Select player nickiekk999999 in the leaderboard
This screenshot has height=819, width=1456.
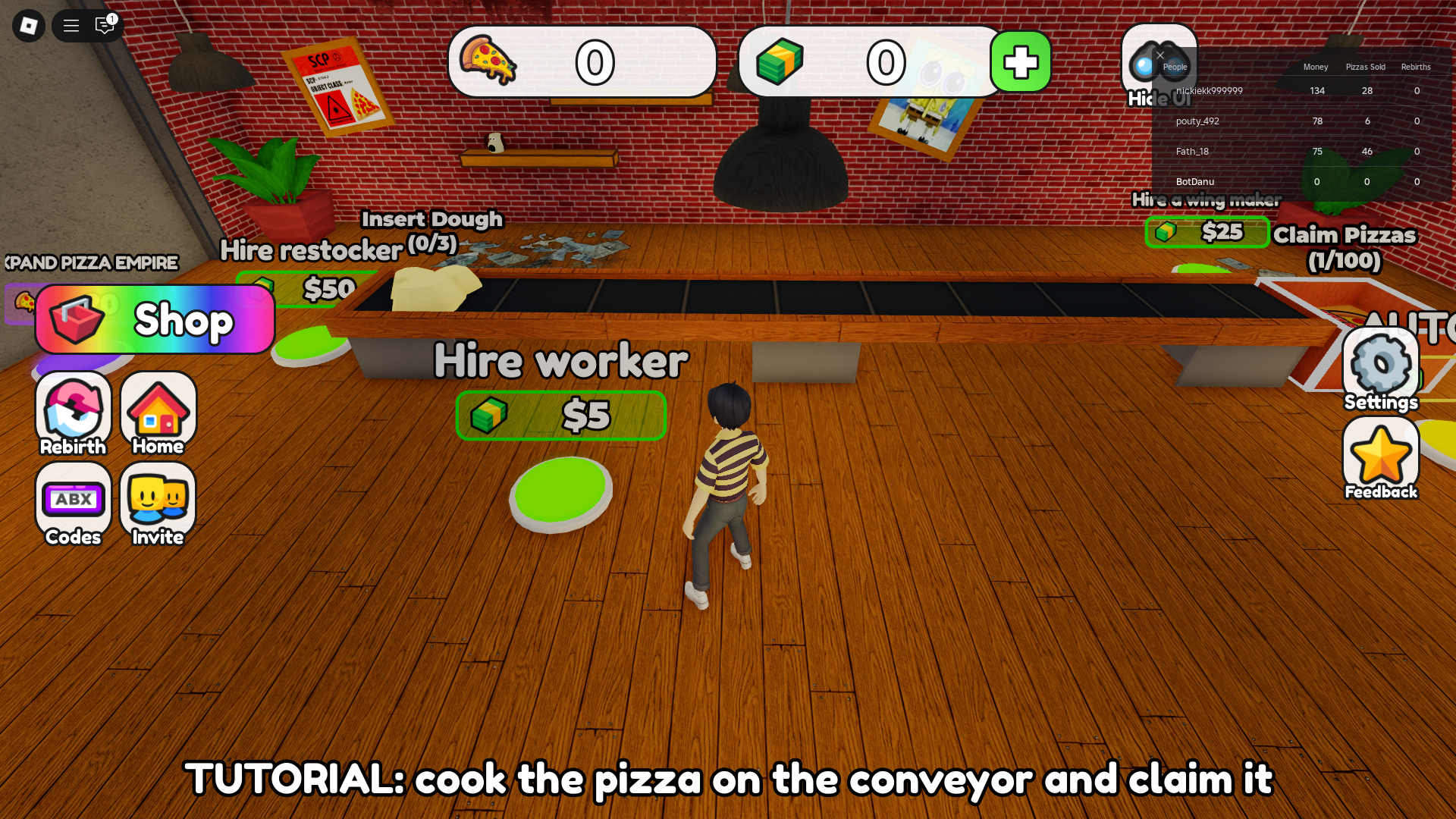point(1210,91)
